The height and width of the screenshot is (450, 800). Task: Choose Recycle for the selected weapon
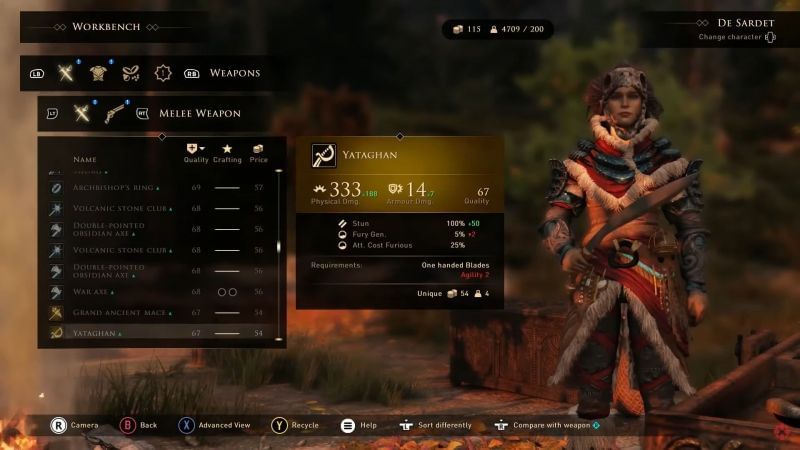[x=295, y=425]
